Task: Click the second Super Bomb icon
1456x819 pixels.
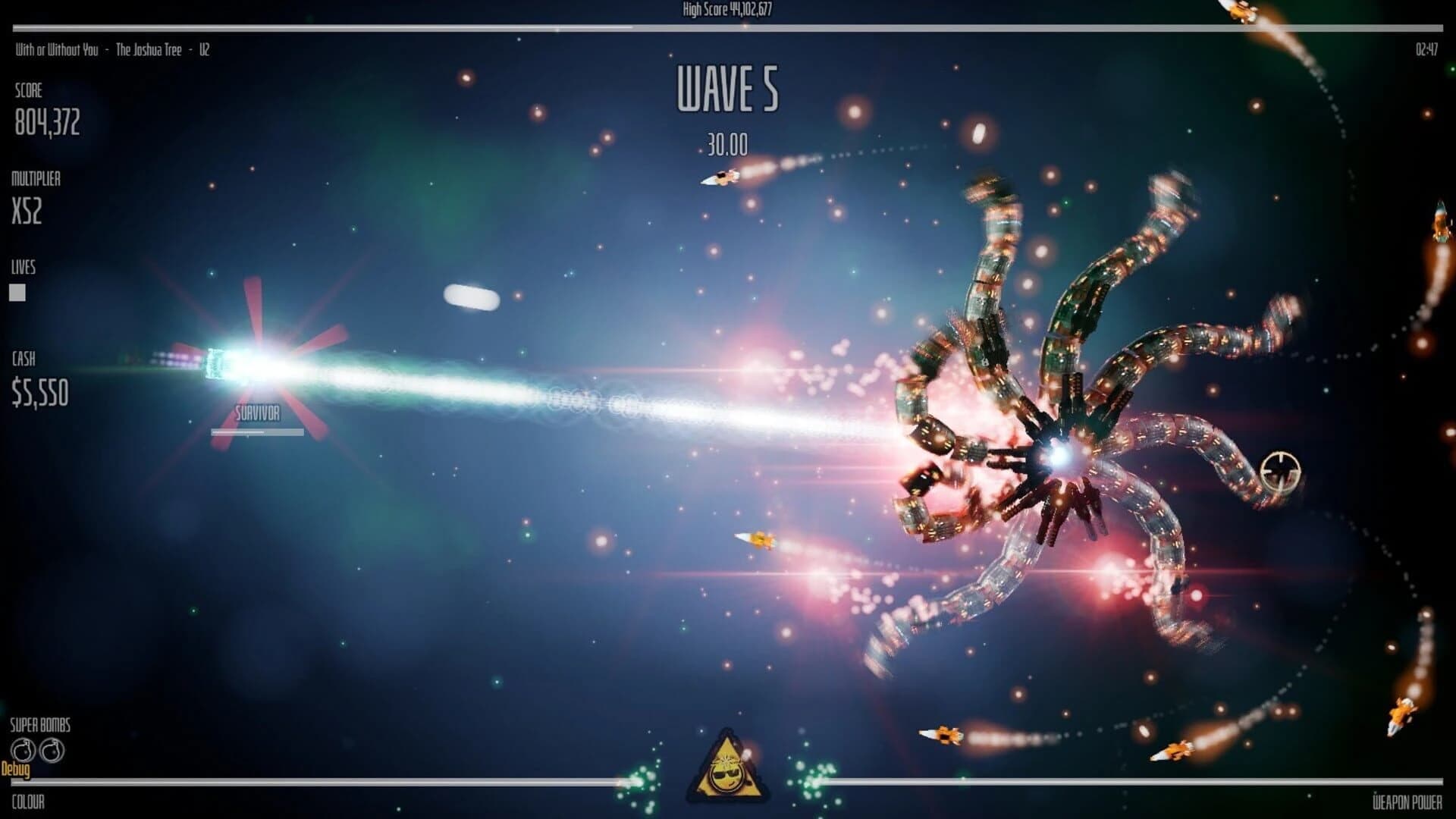Action: click(x=51, y=749)
